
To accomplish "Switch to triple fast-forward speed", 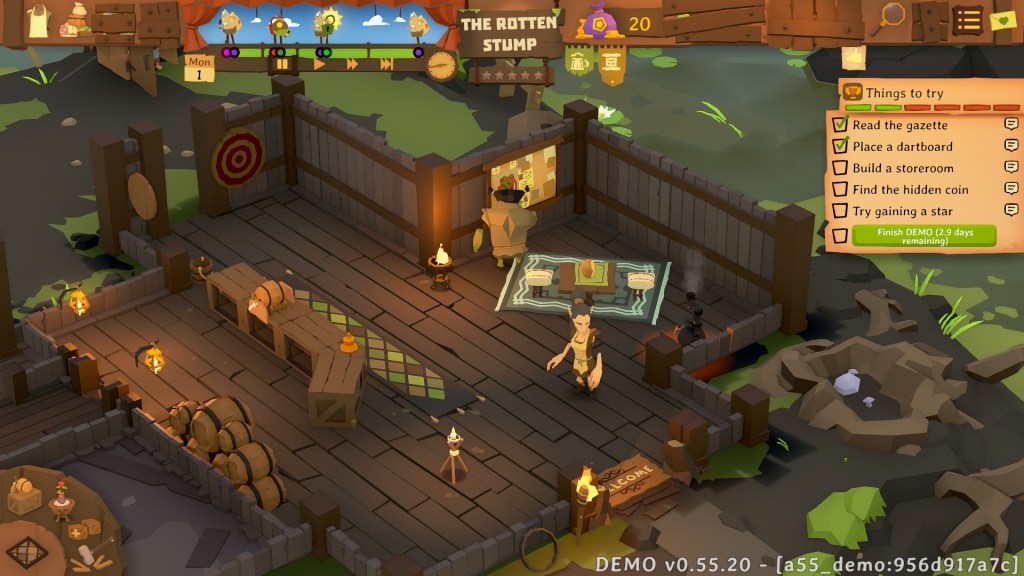I will click(x=386, y=64).
